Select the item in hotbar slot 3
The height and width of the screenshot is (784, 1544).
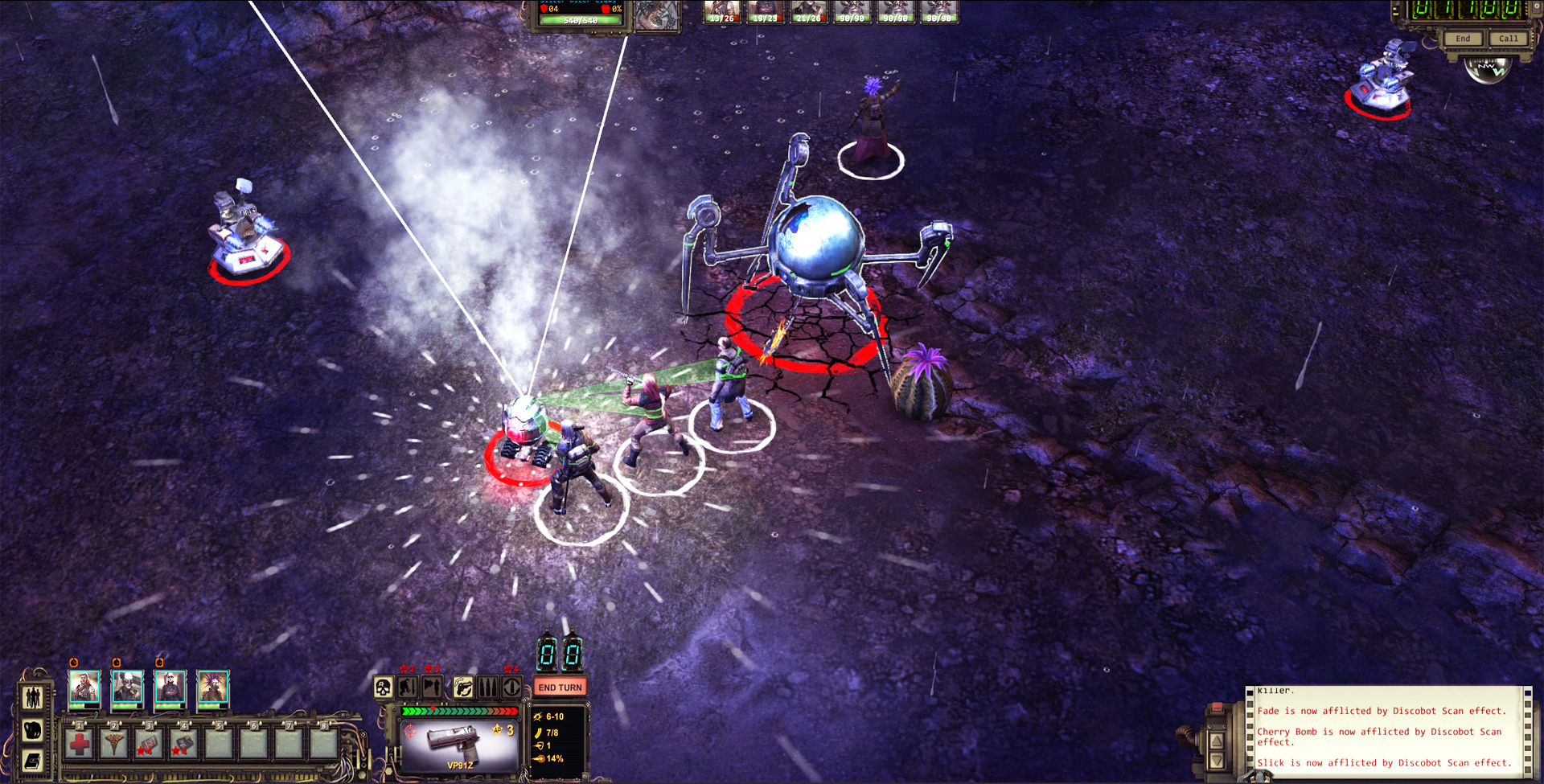coord(149,744)
